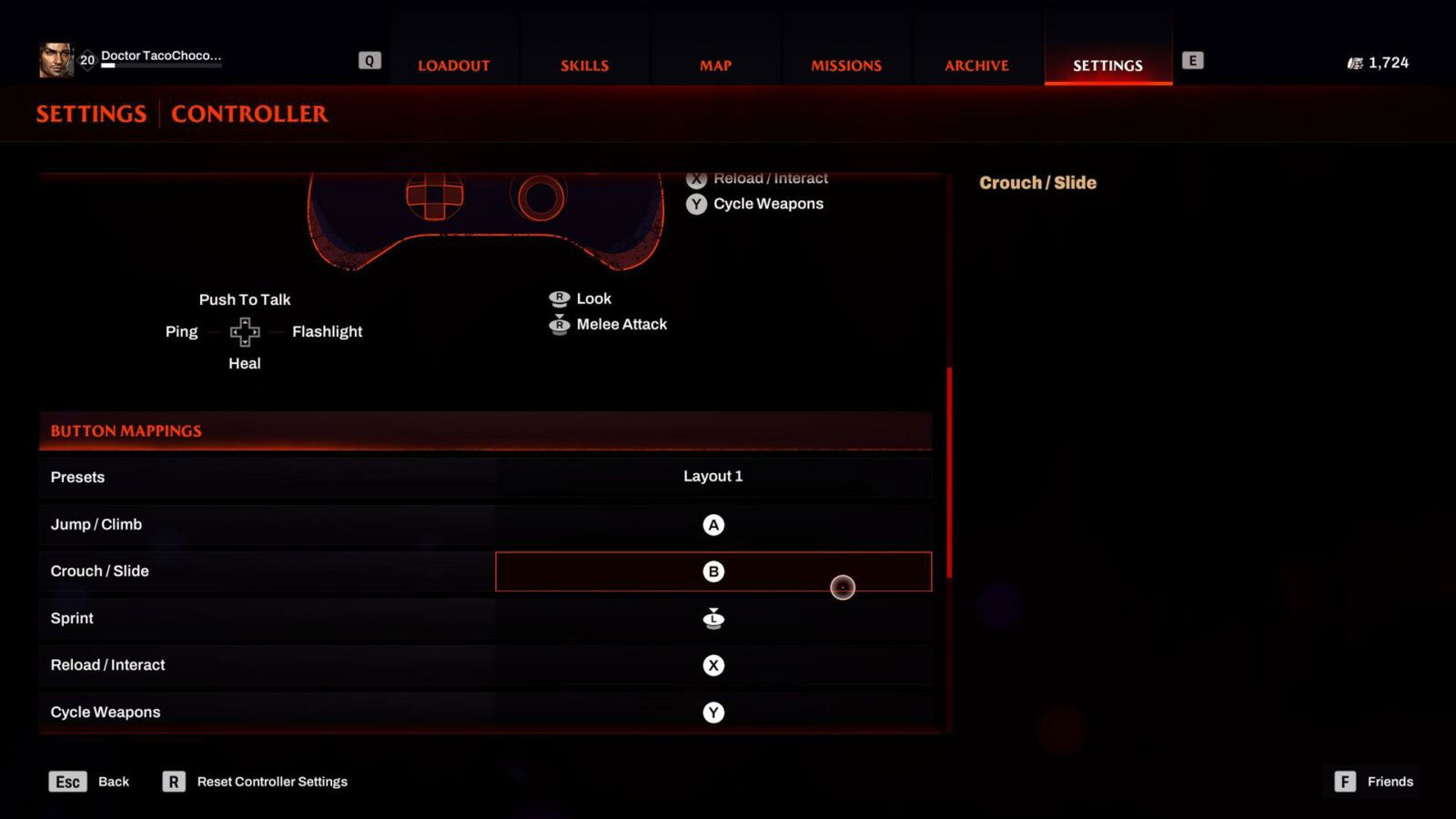Click the right stick Look icon
Screen dimensions: 1456x819
[x=560, y=298]
